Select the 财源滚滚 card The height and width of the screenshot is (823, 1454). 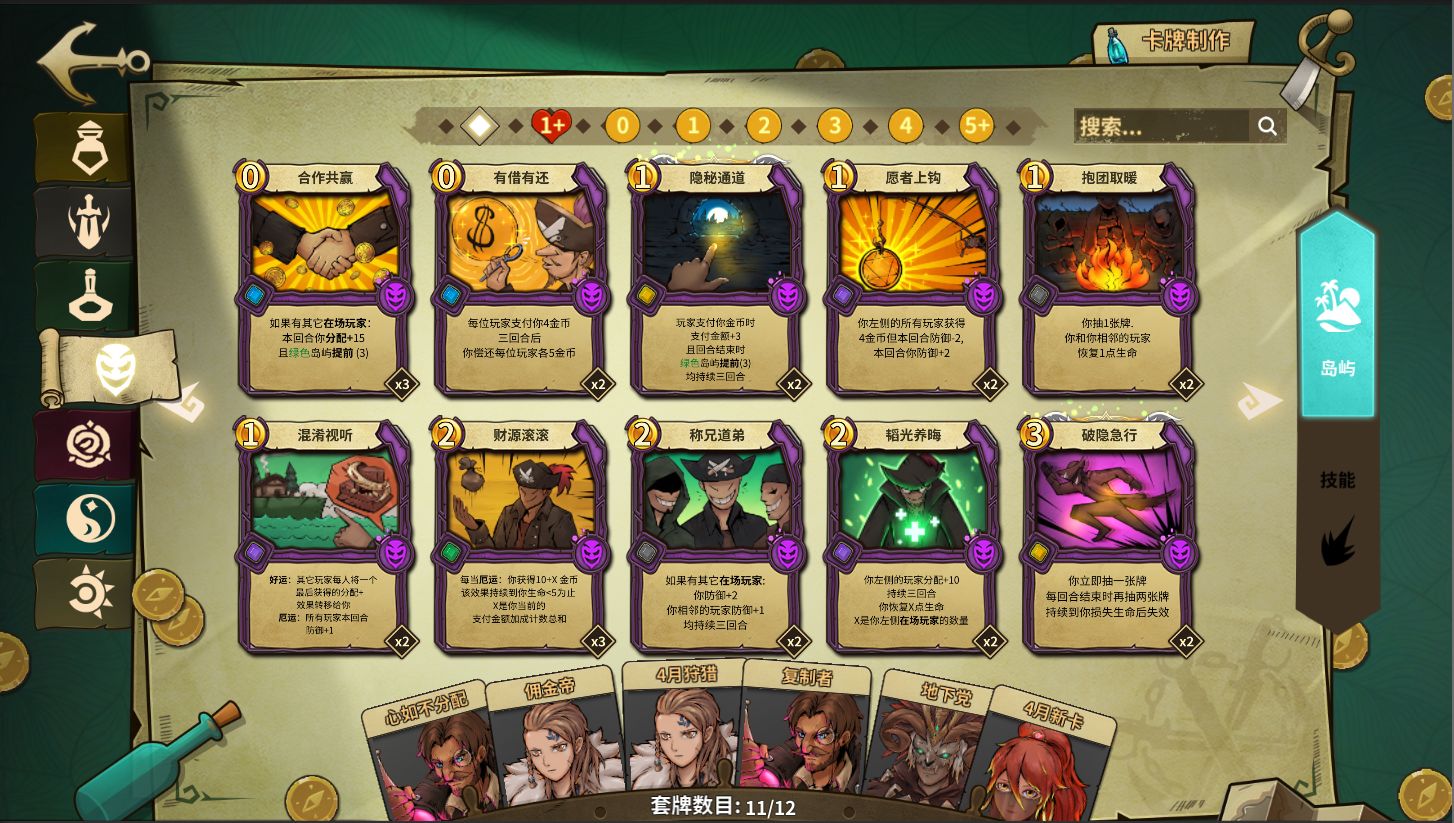[521, 538]
